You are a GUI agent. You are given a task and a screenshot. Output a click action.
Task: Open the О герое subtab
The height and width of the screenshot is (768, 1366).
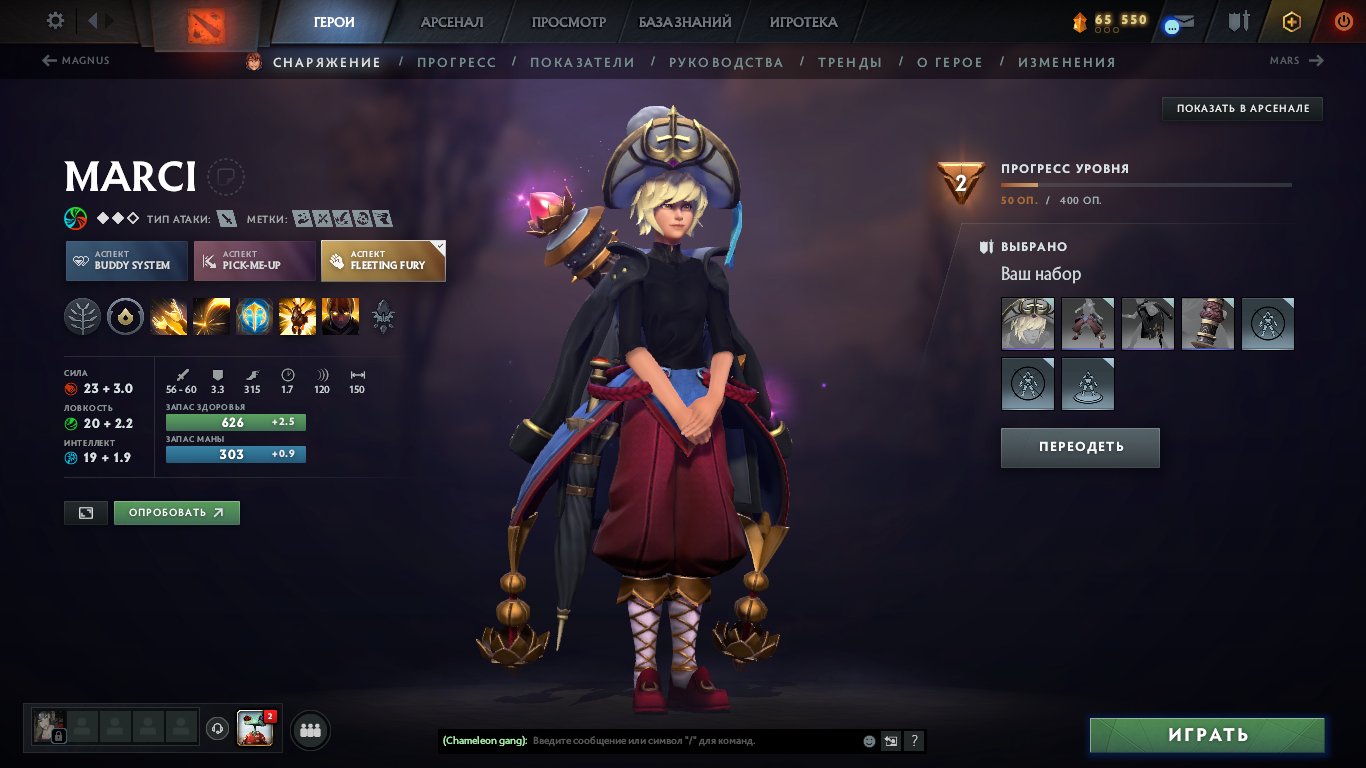[950, 62]
